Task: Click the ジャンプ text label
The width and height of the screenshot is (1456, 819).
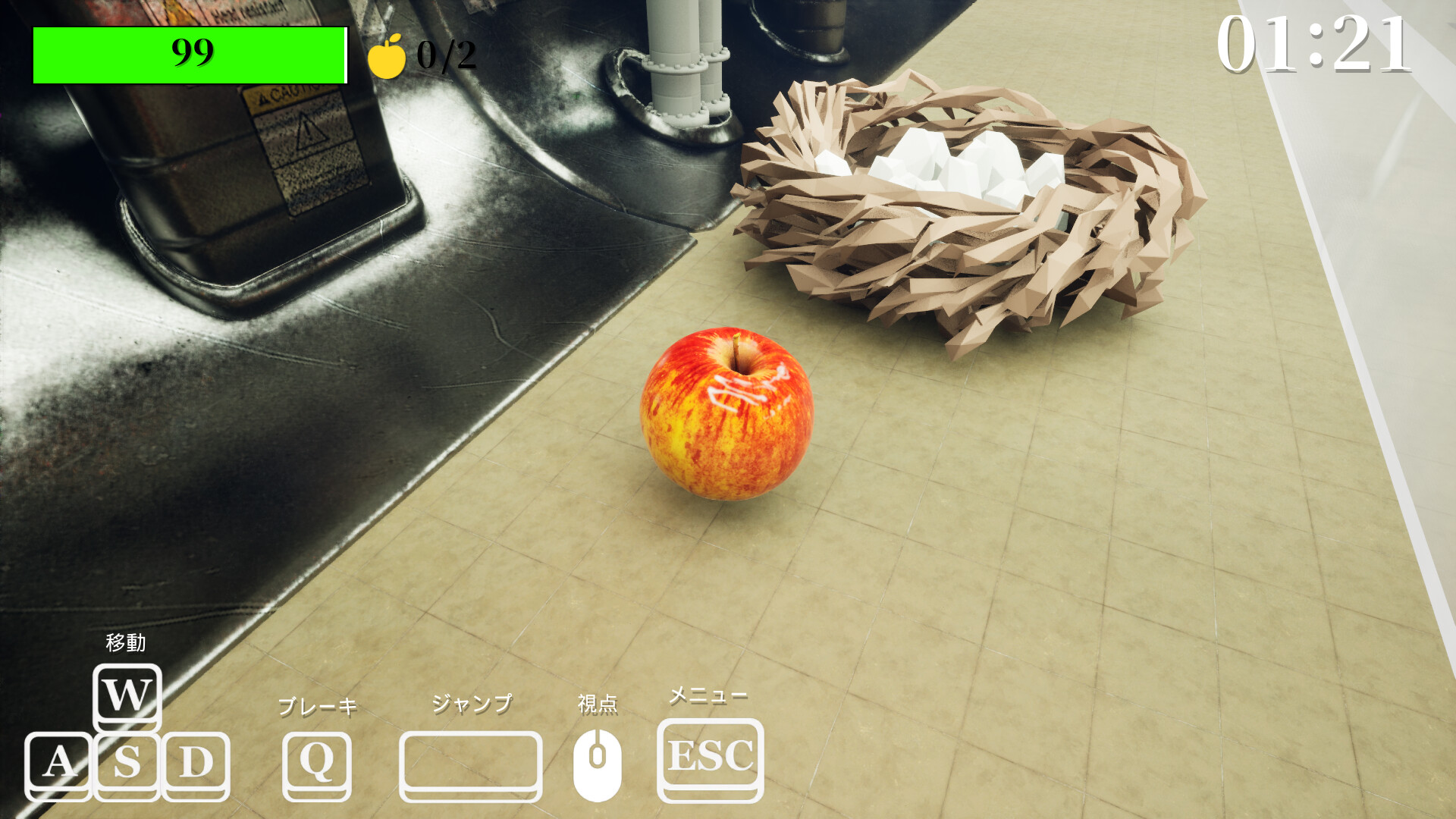Action: 472,704
